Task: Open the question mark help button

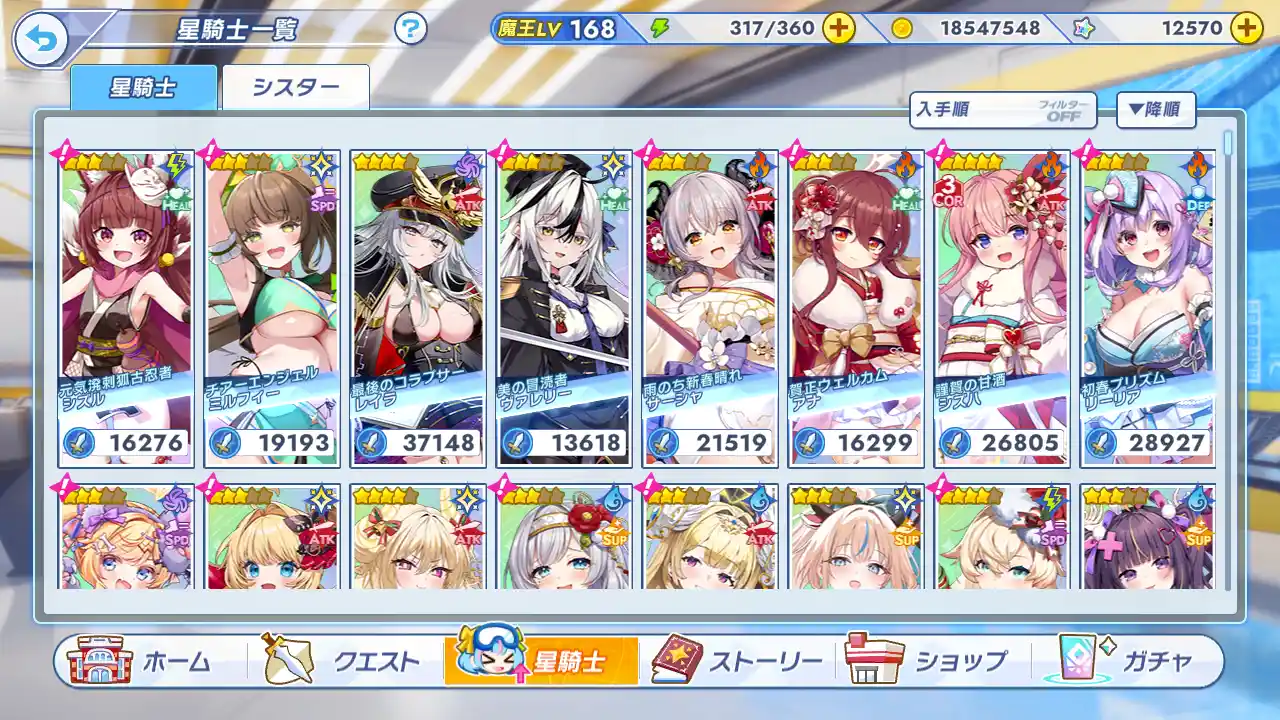Action: (410, 29)
